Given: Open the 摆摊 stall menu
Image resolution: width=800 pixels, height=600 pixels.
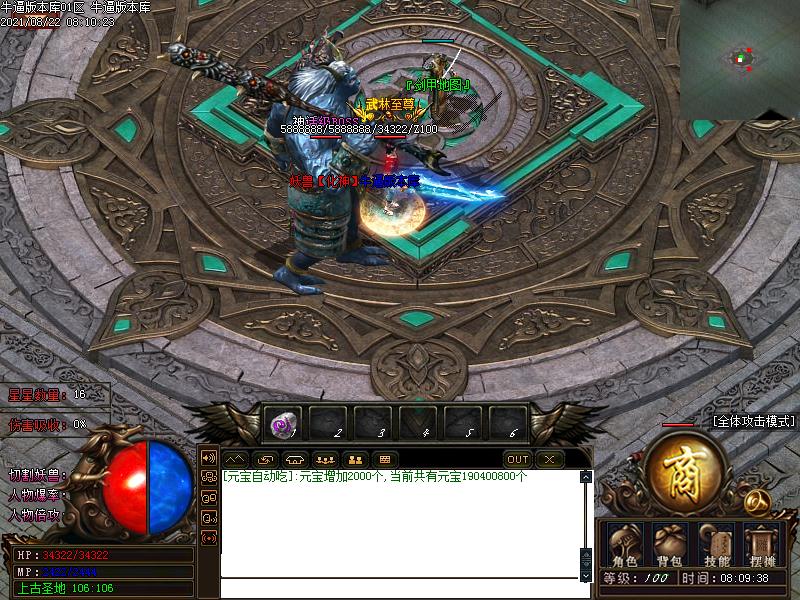Looking at the screenshot, I should [762, 546].
